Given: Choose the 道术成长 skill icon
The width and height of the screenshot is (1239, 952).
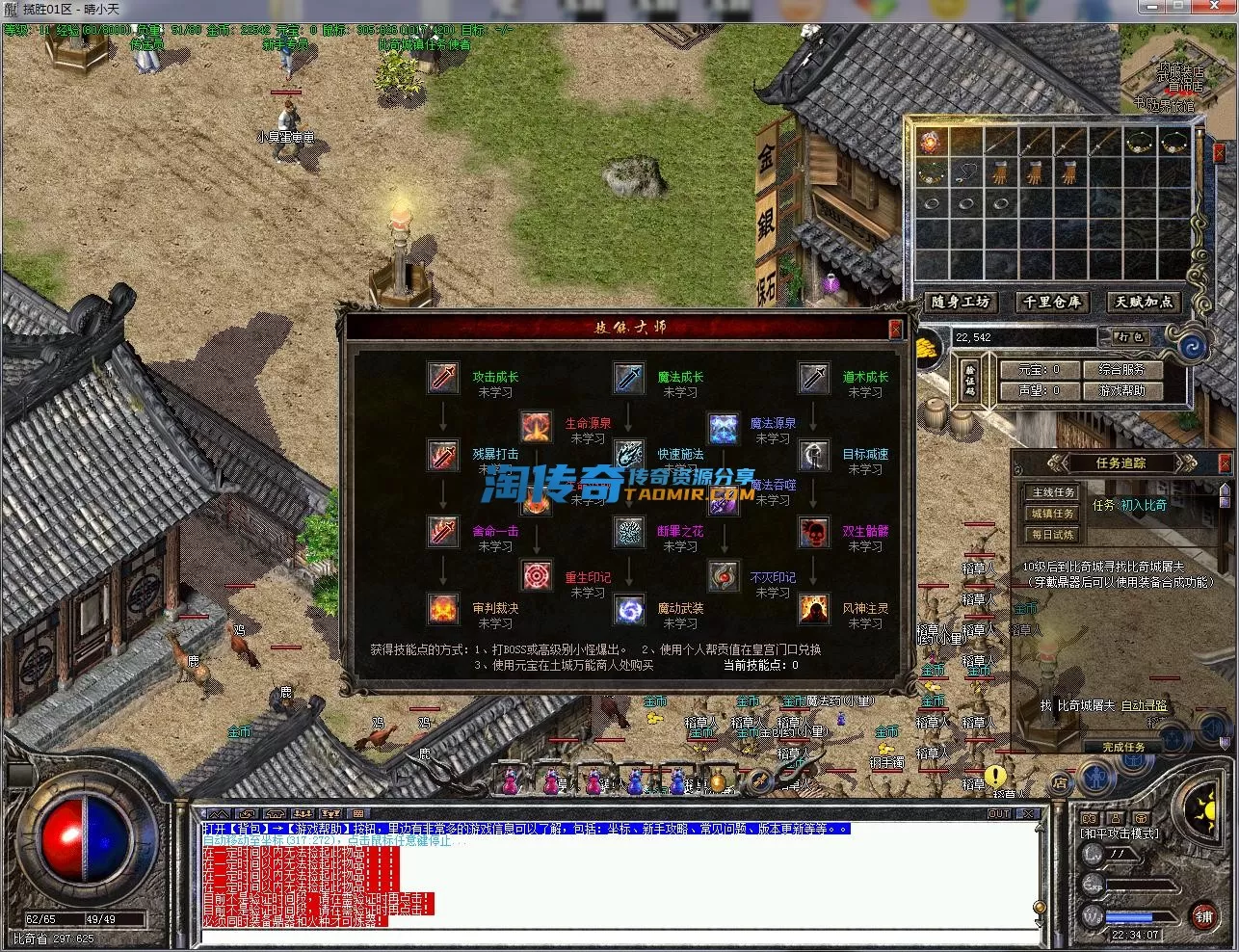Looking at the screenshot, I should coord(813,378).
